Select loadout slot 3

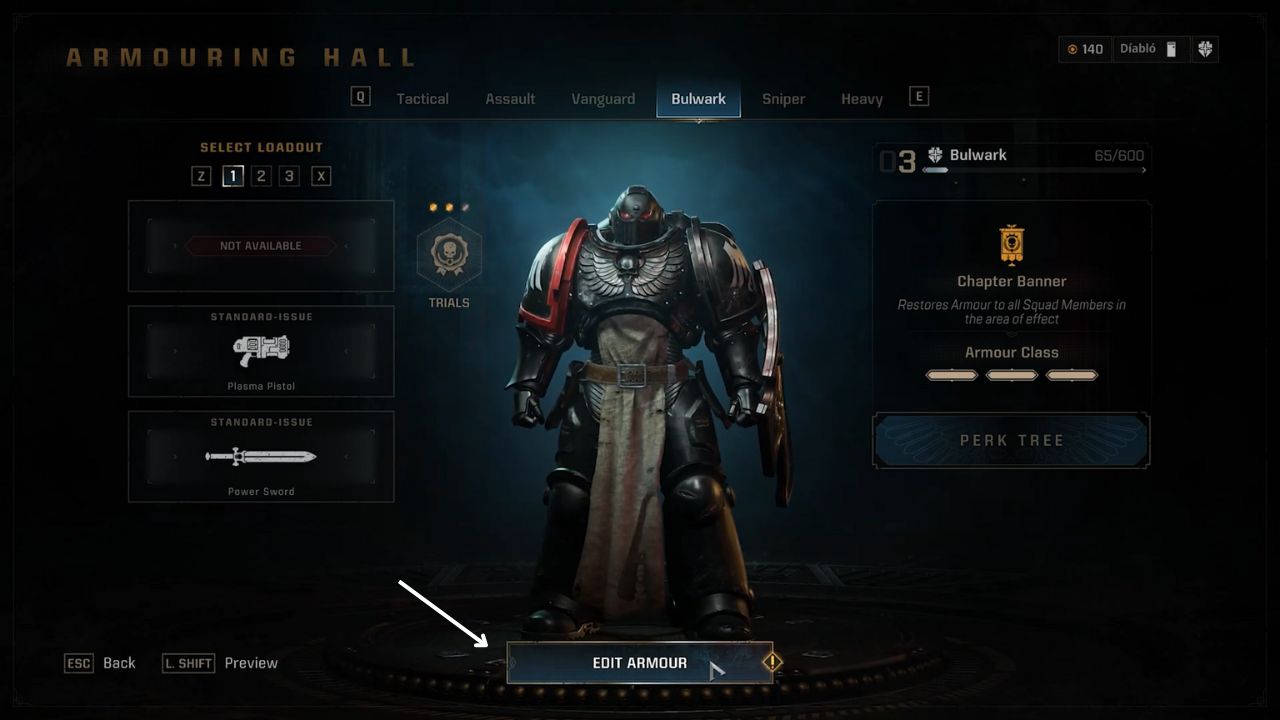(287, 175)
